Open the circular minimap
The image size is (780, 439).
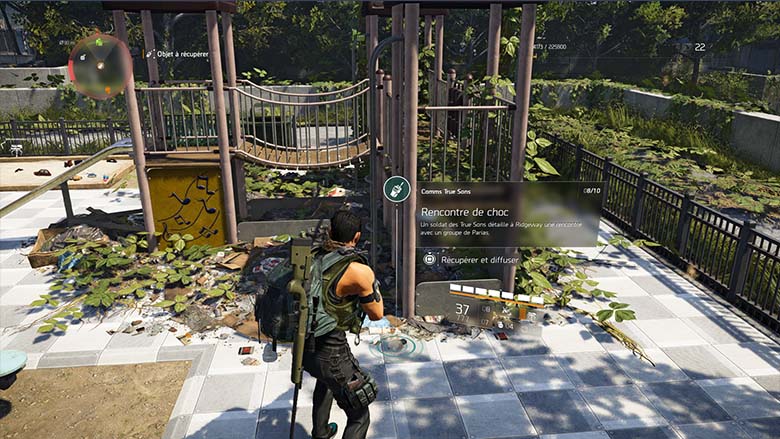tap(99, 66)
